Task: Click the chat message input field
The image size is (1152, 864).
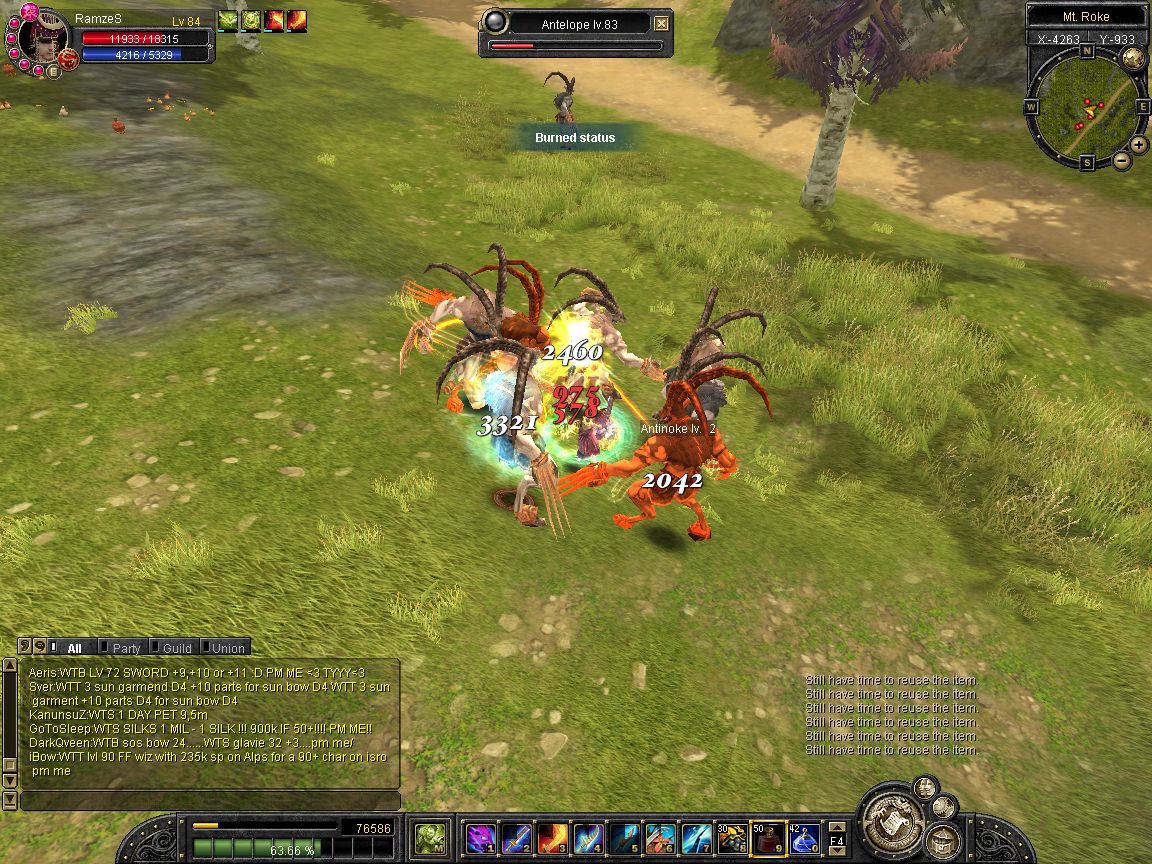Action: (x=210, y=801)
